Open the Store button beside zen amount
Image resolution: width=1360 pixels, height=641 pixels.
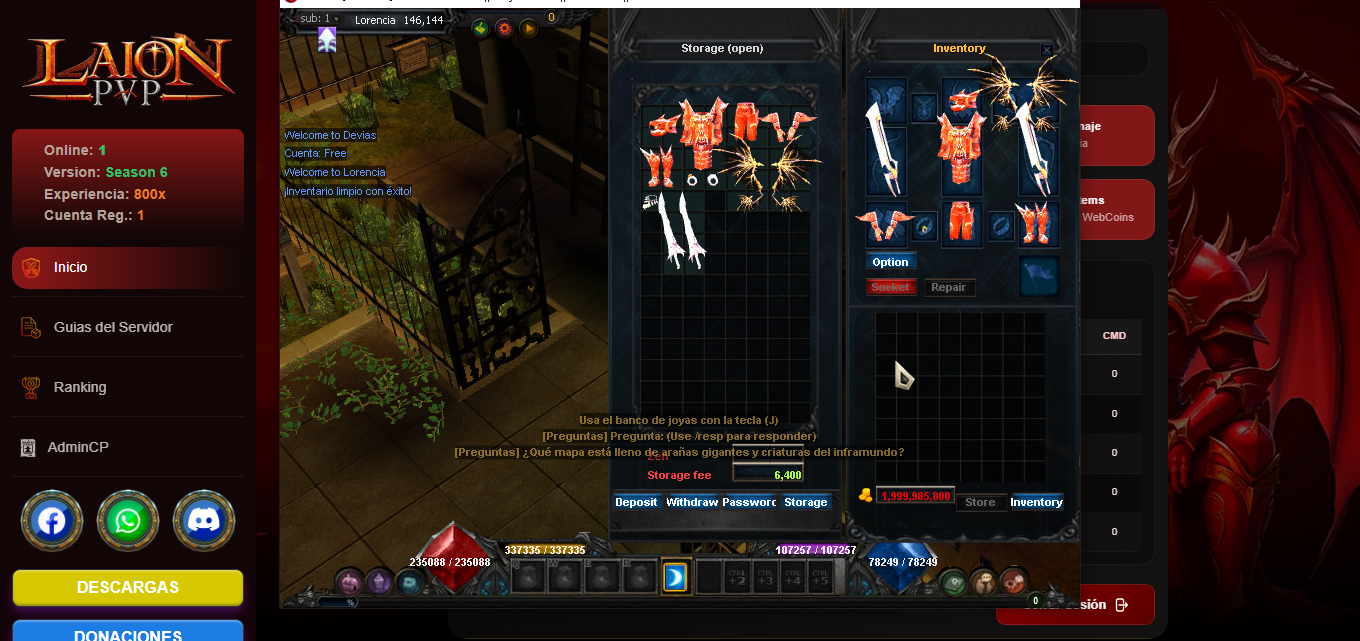(980, 502)
